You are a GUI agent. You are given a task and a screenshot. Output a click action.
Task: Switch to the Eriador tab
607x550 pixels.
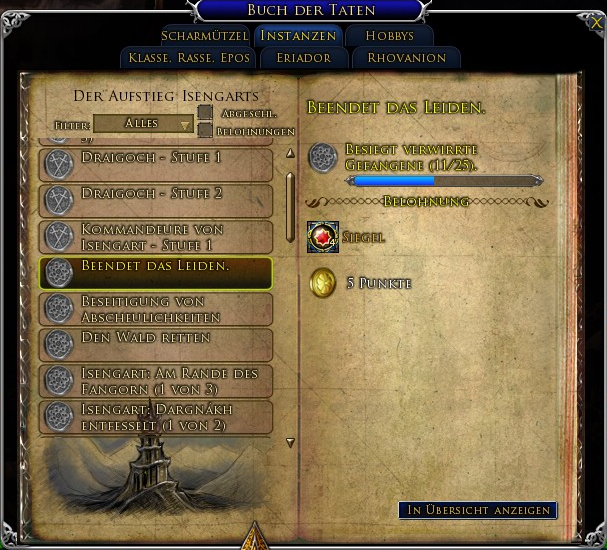tap(305, 58)
